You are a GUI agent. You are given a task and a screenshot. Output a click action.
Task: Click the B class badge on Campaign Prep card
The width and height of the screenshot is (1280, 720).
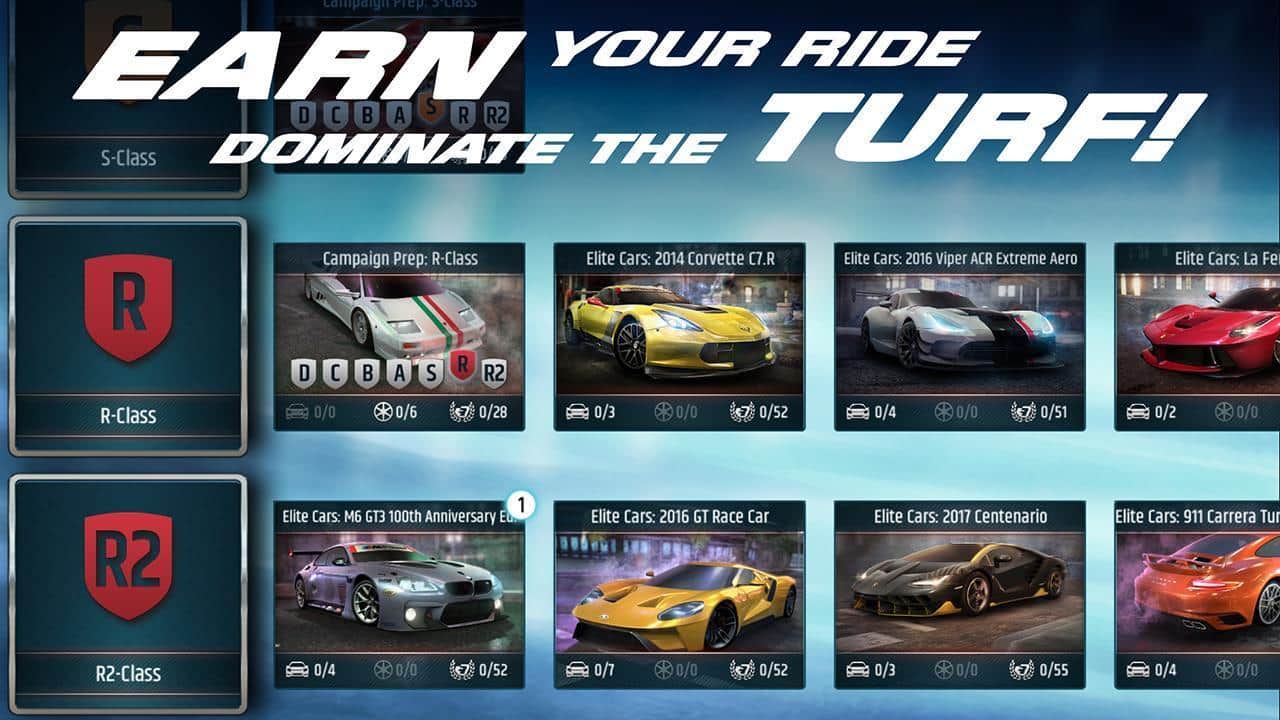367,371
